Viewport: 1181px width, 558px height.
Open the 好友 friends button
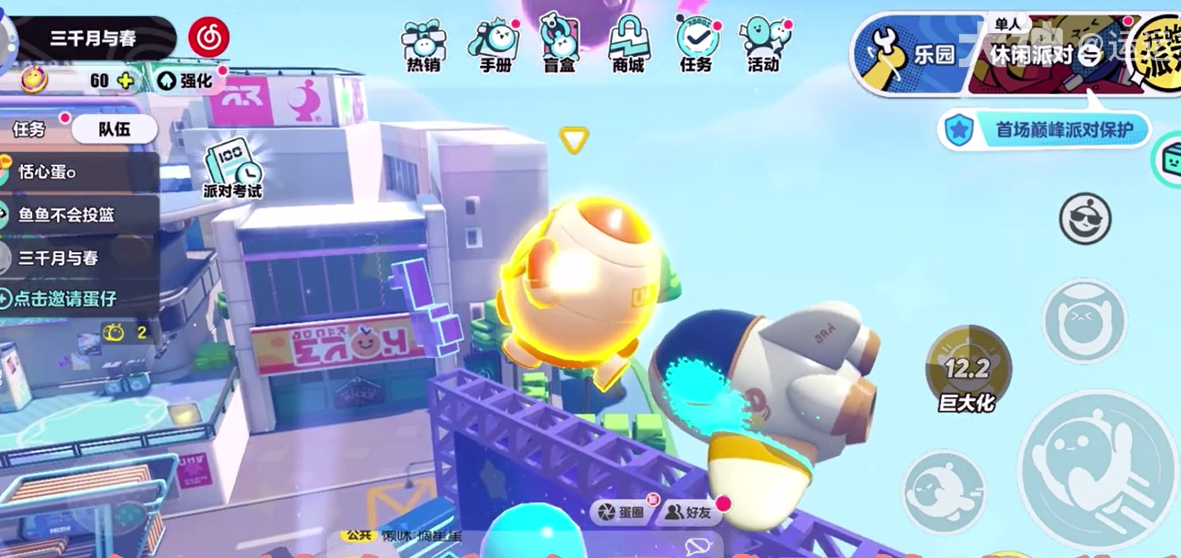click(688, 512)
